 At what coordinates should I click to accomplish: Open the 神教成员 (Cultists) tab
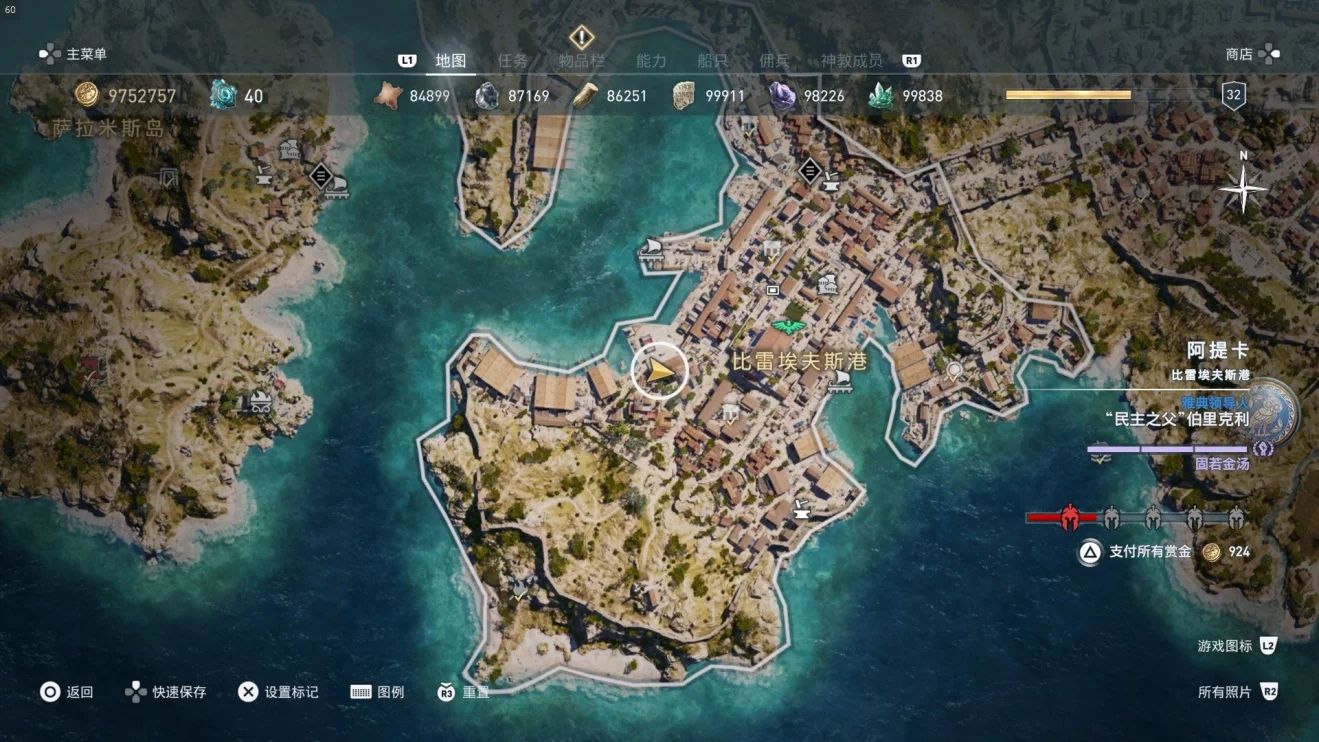coord(852,60)
